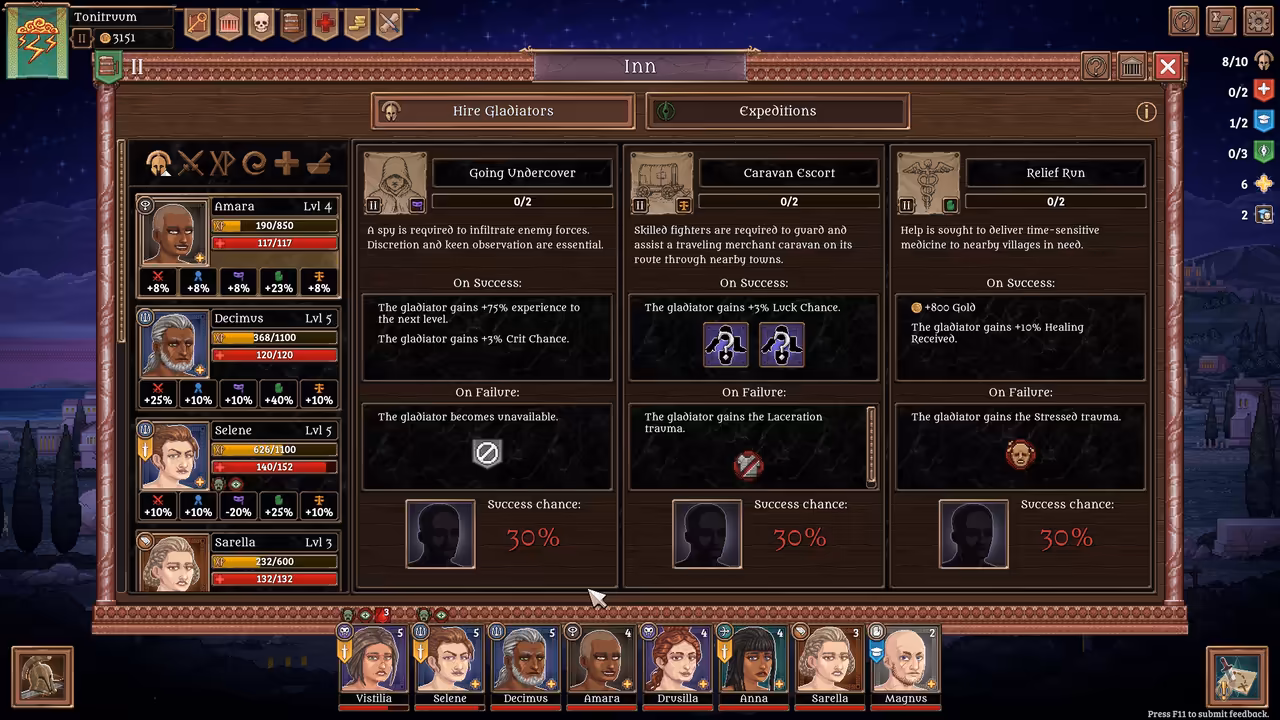
Task: Toggle pause on Caravan Escort expedition
Action: [x=639, y=203]
